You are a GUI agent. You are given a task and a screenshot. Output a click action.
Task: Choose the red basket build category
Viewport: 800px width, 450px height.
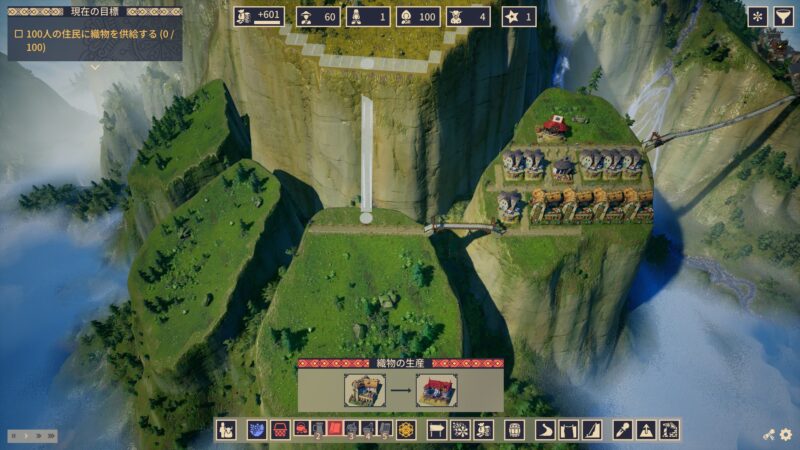(280, 430)
